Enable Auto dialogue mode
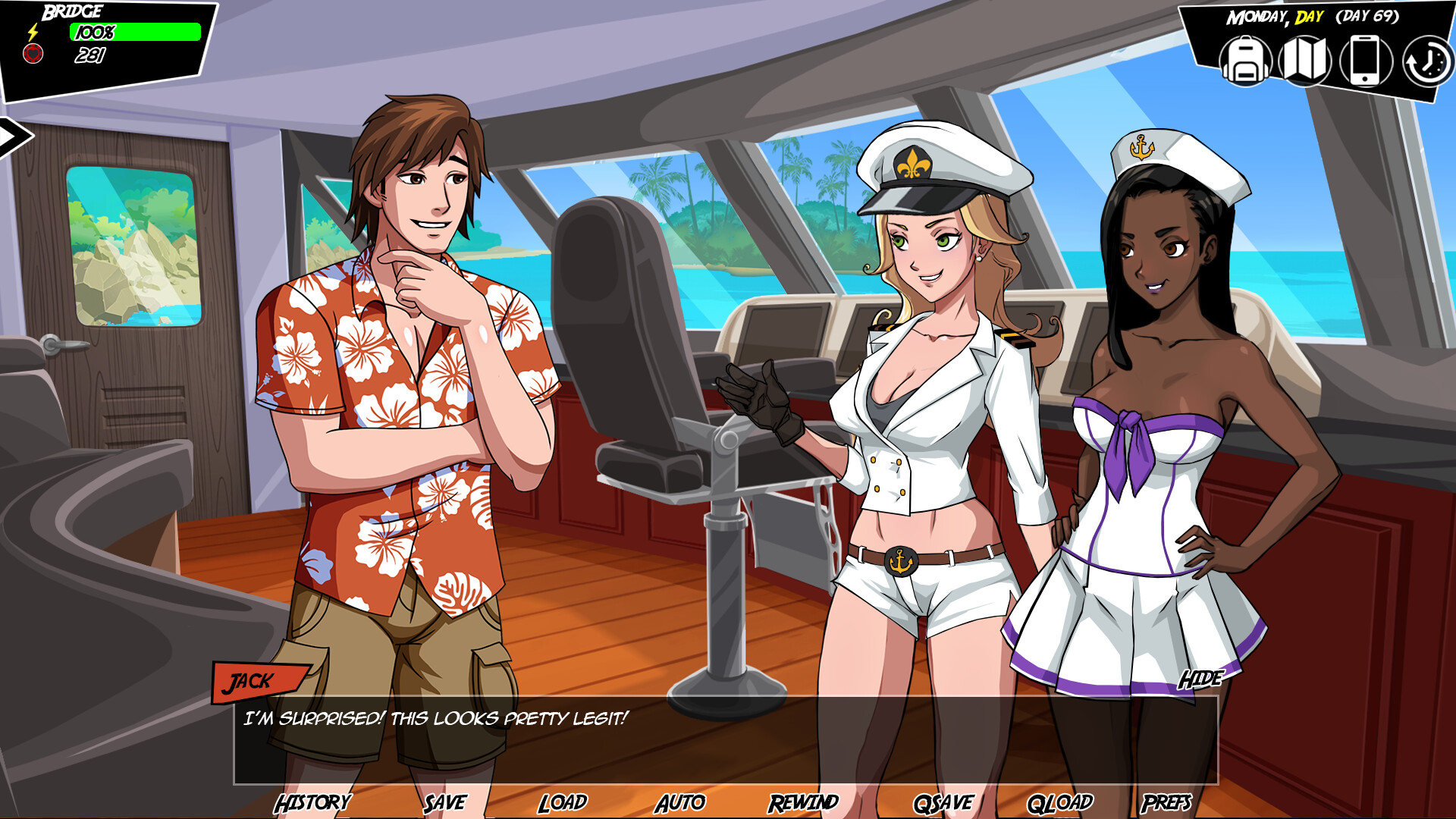Viewport: 1456px width, 819px height. point(682,801)
